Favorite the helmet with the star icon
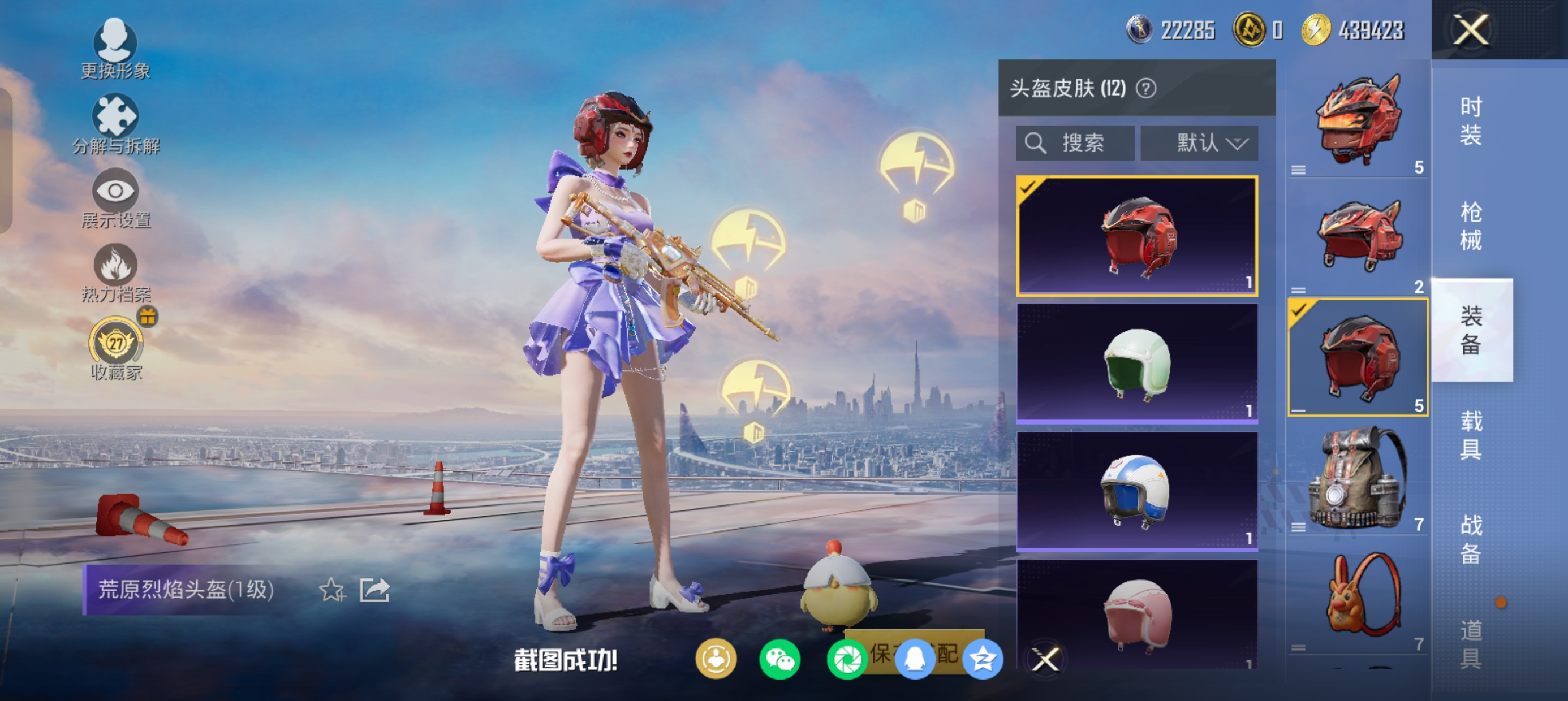 coord(331,590)
